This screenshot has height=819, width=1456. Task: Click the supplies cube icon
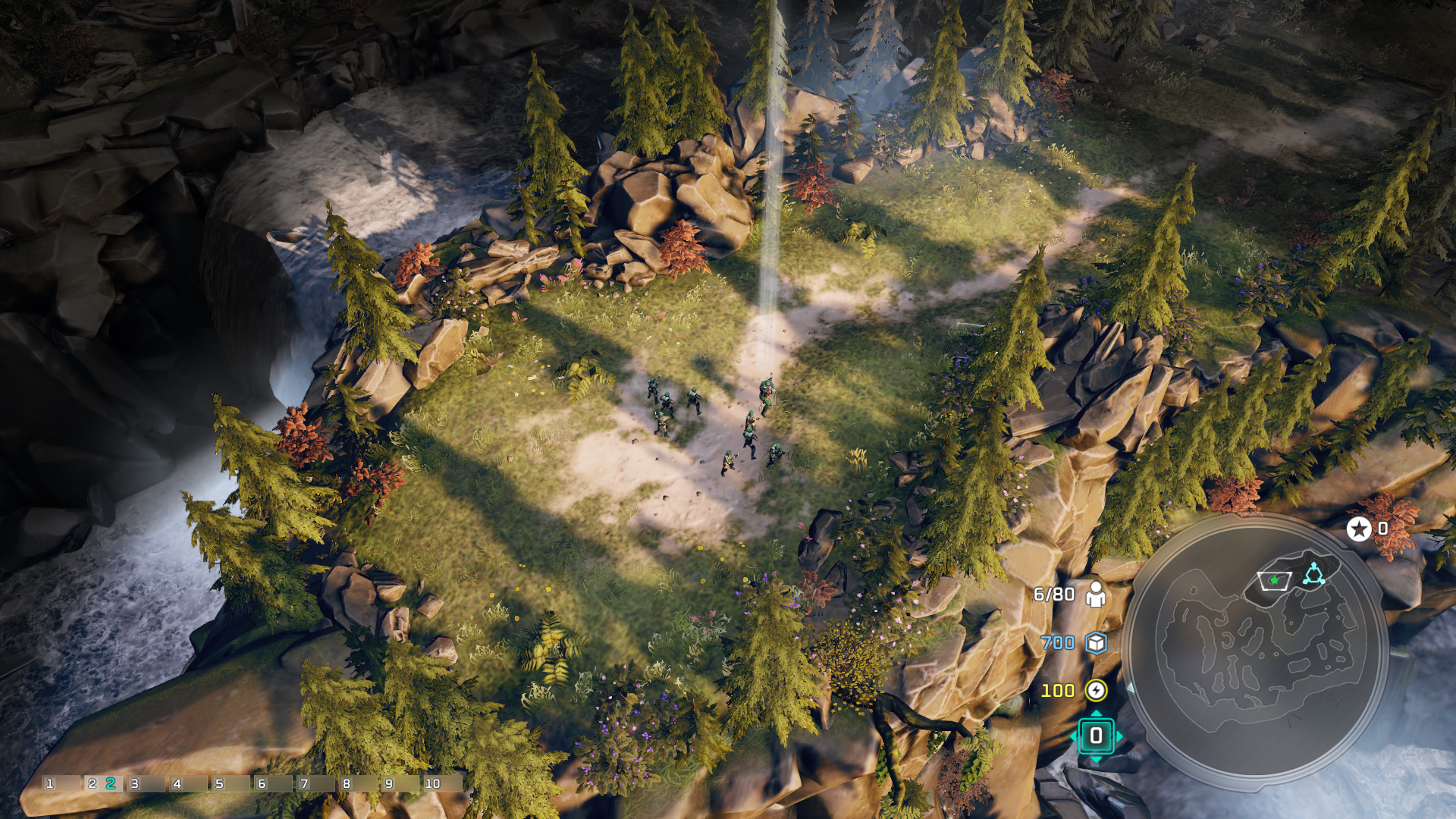pyautogui.click(x=1096, y=643)
